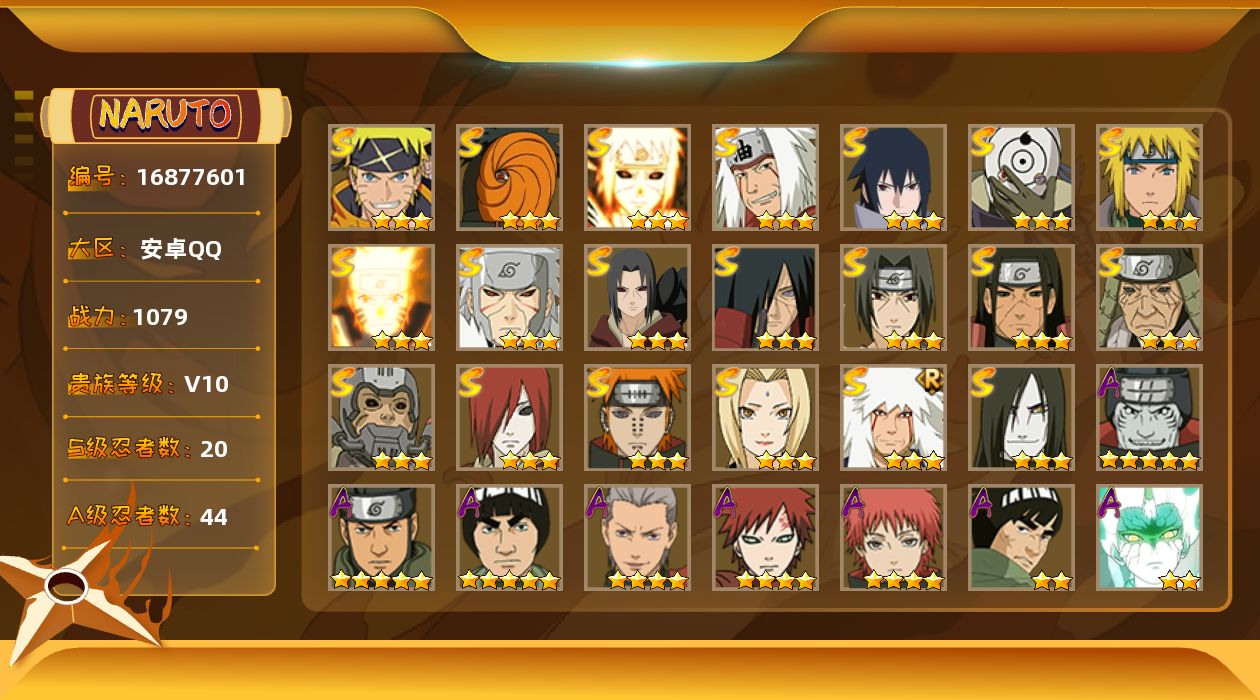Choose the gas-masked Hanzo tile
The height and width of the screenshot is (700, 1260).
[381, 417]
